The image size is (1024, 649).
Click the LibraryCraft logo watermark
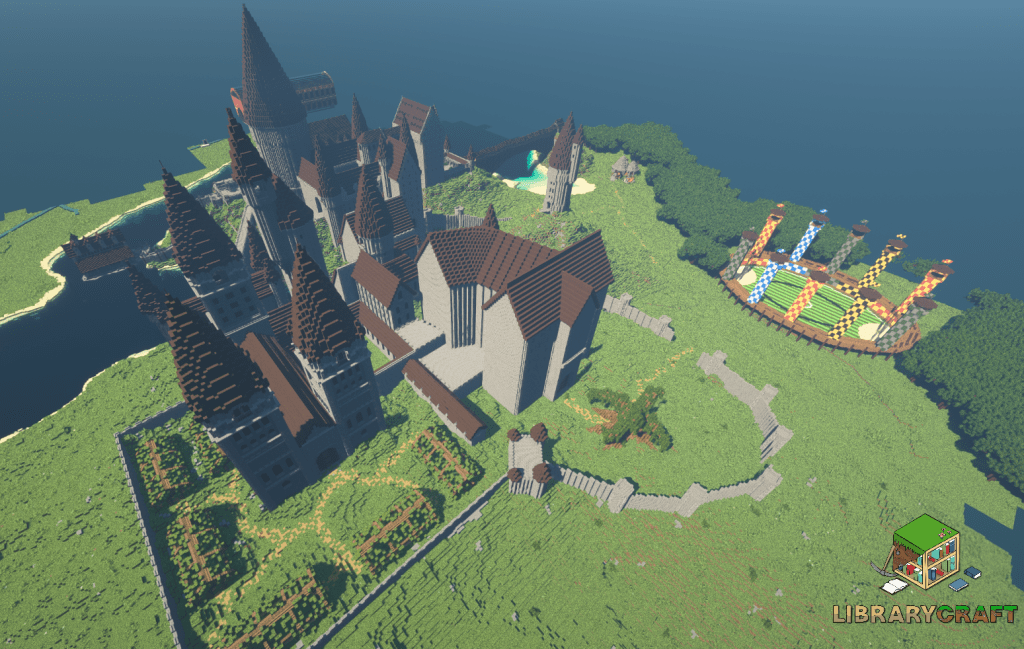(x=926, y=573)
